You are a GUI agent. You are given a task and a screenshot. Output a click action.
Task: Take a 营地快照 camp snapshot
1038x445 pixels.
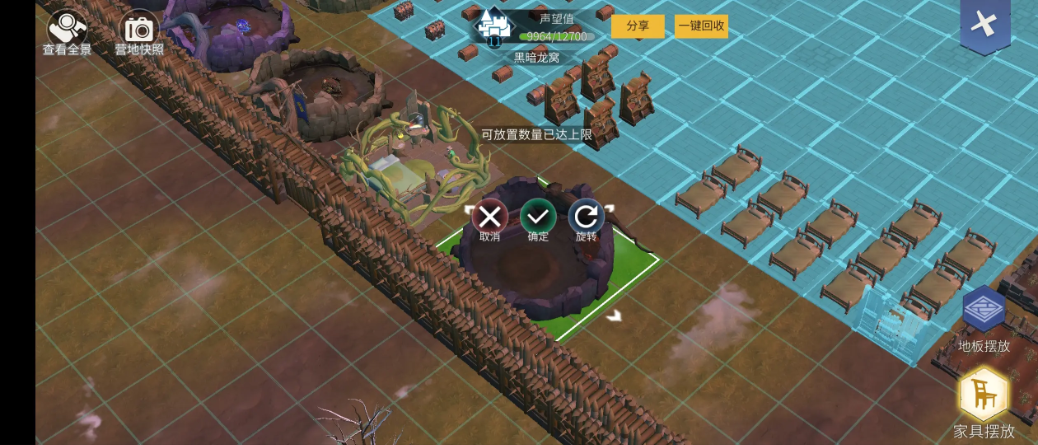tap(139, 31)
